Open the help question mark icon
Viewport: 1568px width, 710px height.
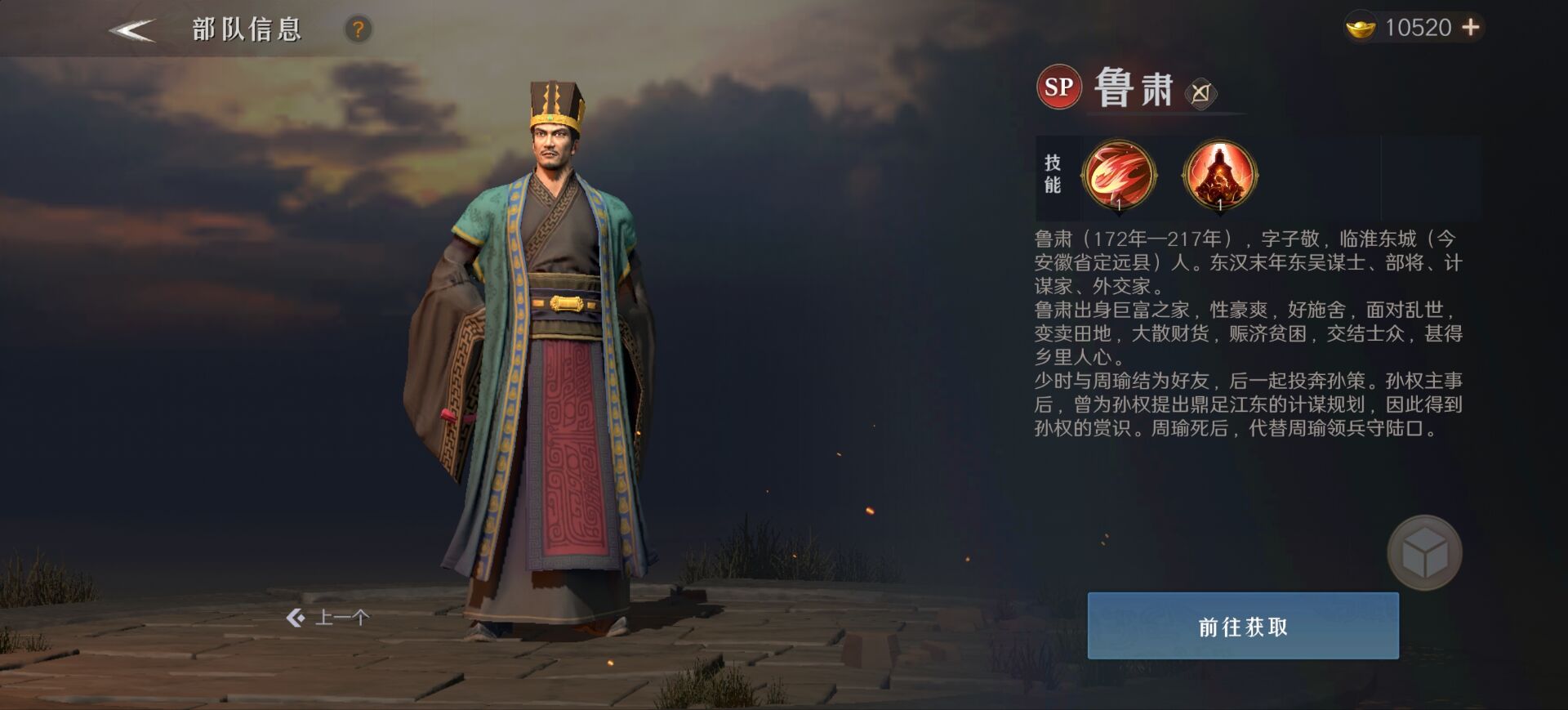[358, 29]
